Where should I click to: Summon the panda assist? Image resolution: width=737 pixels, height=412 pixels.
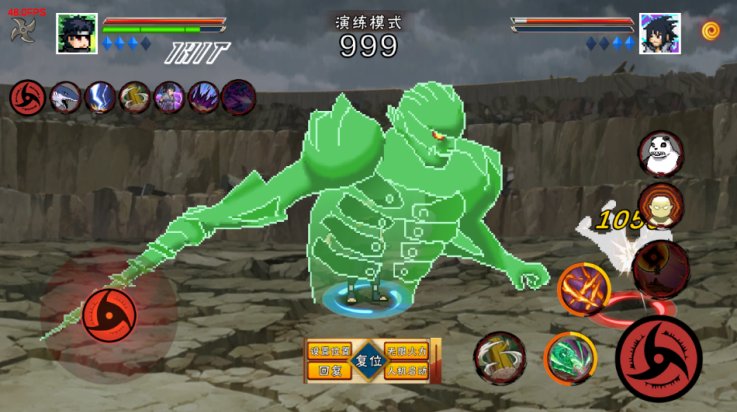pos(660,154)
